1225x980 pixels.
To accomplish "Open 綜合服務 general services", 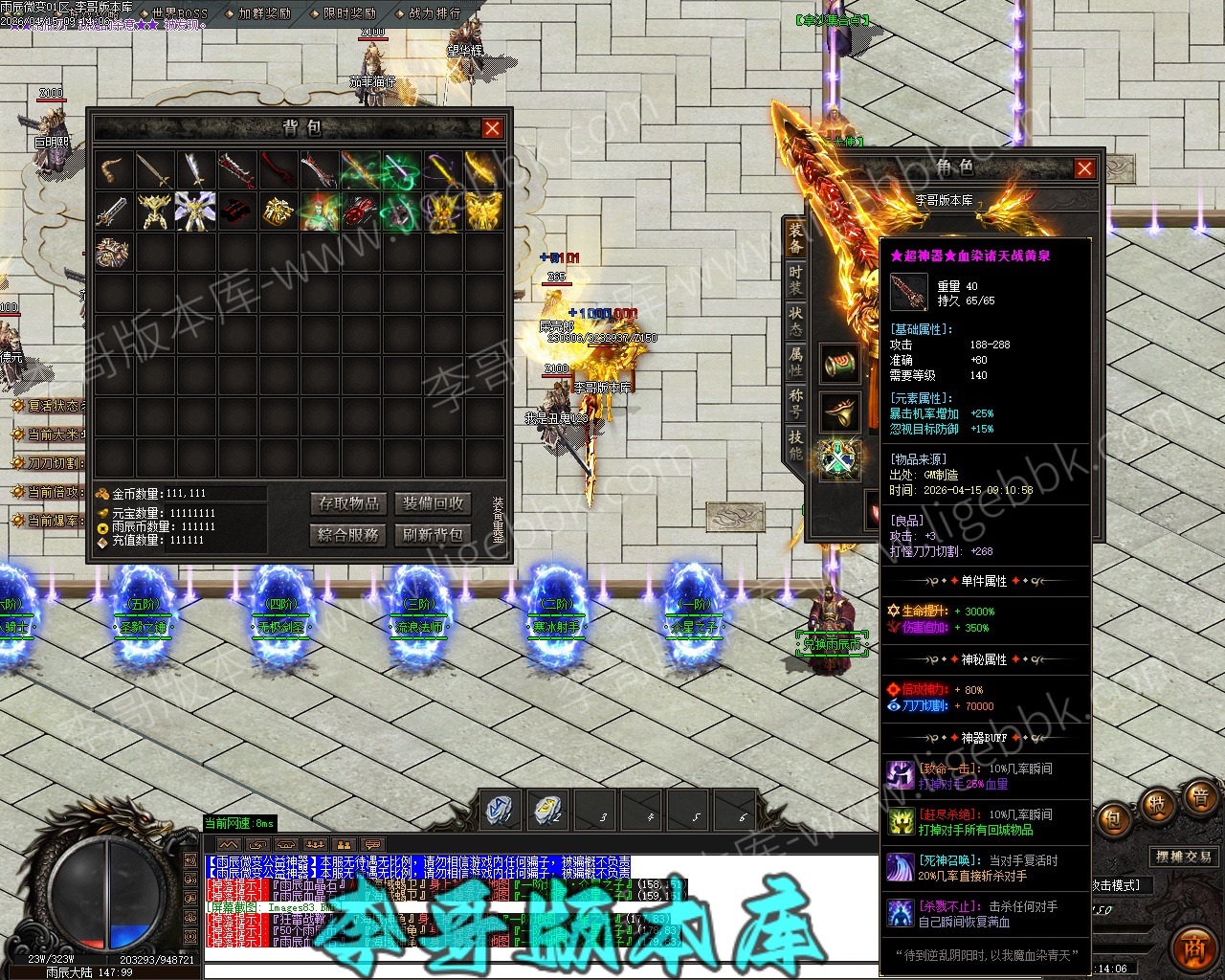I will (349, 534).
